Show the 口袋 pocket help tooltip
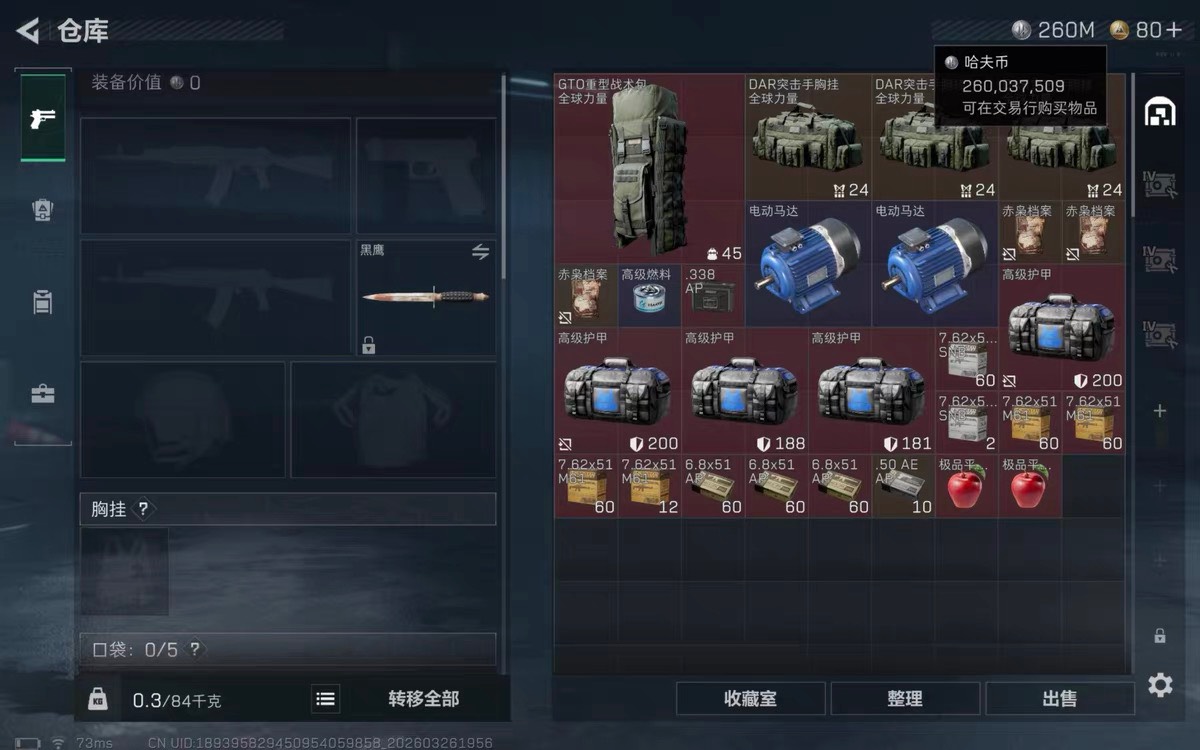This screenshot has height=750, width=1200. [x=195, y=650]
